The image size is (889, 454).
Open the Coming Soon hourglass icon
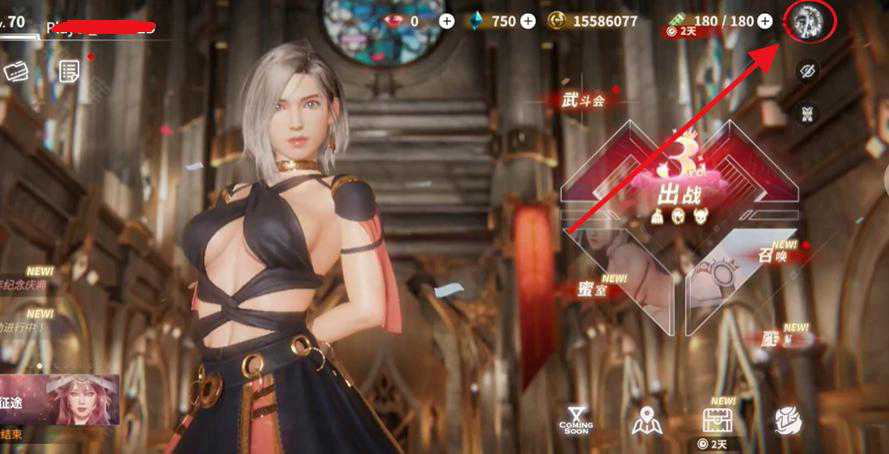(576, 420)
